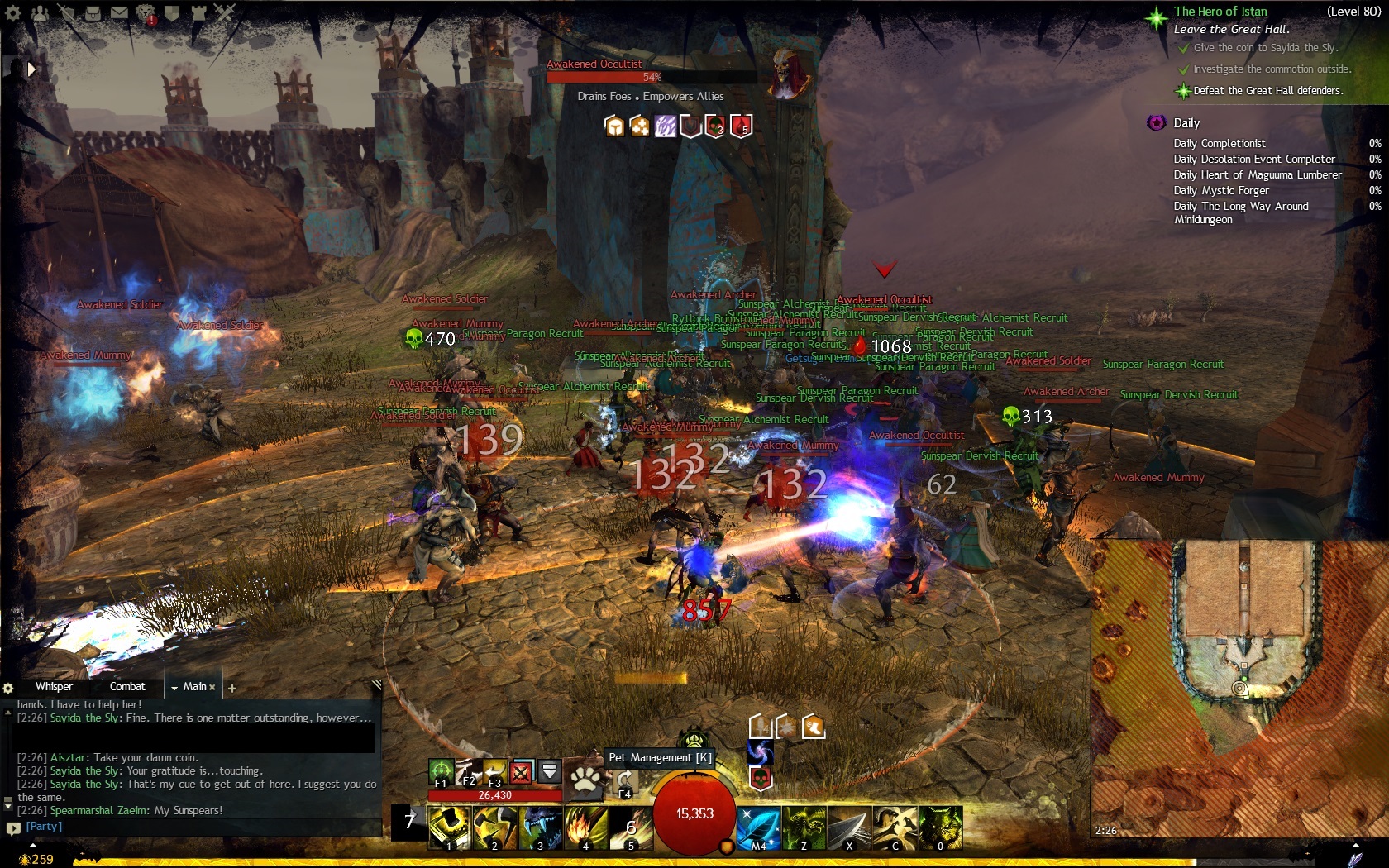Click the minimap

(1239, 688)
